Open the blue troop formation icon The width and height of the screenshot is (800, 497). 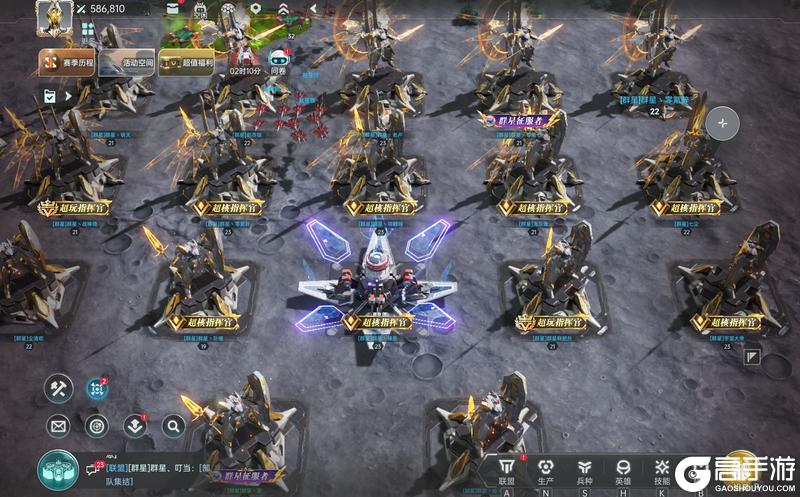pyautogui.click(x=97, y=387)
